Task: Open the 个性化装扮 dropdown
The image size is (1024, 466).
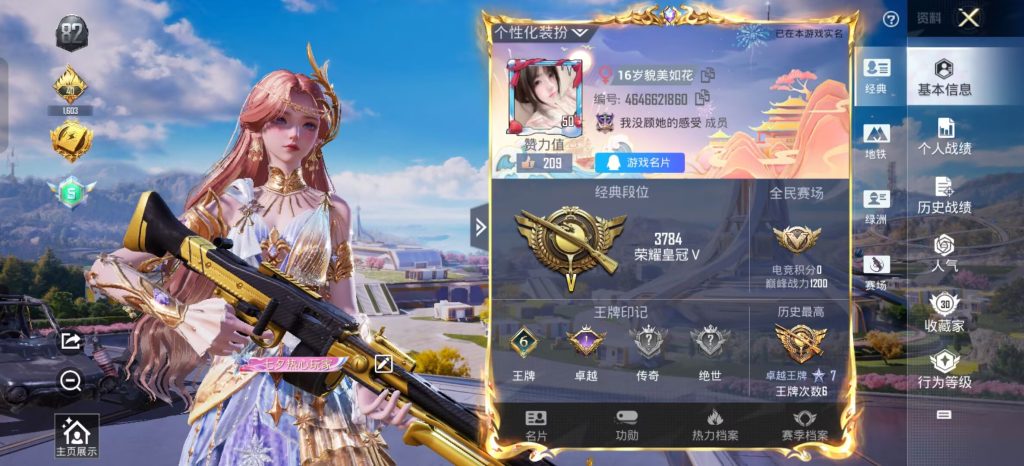Action: click(541, 32)
